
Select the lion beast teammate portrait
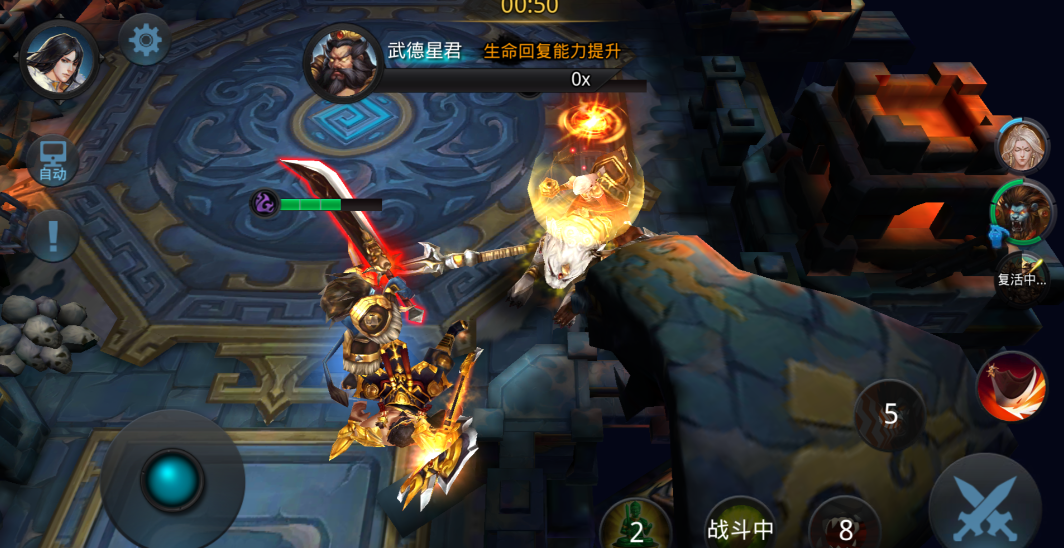coord(1024,212)
